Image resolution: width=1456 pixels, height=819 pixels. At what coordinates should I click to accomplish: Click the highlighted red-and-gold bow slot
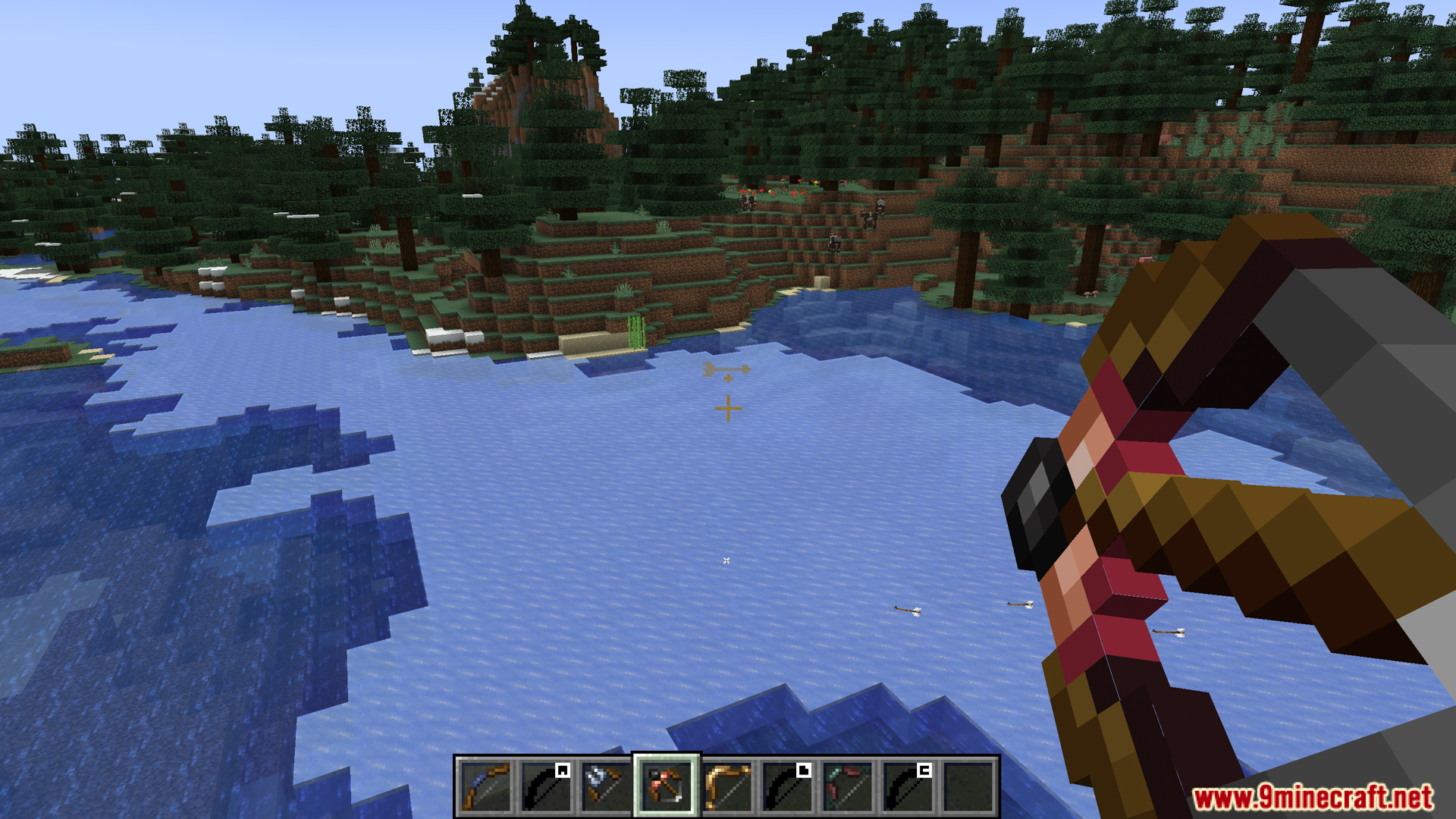pos(667,786)
